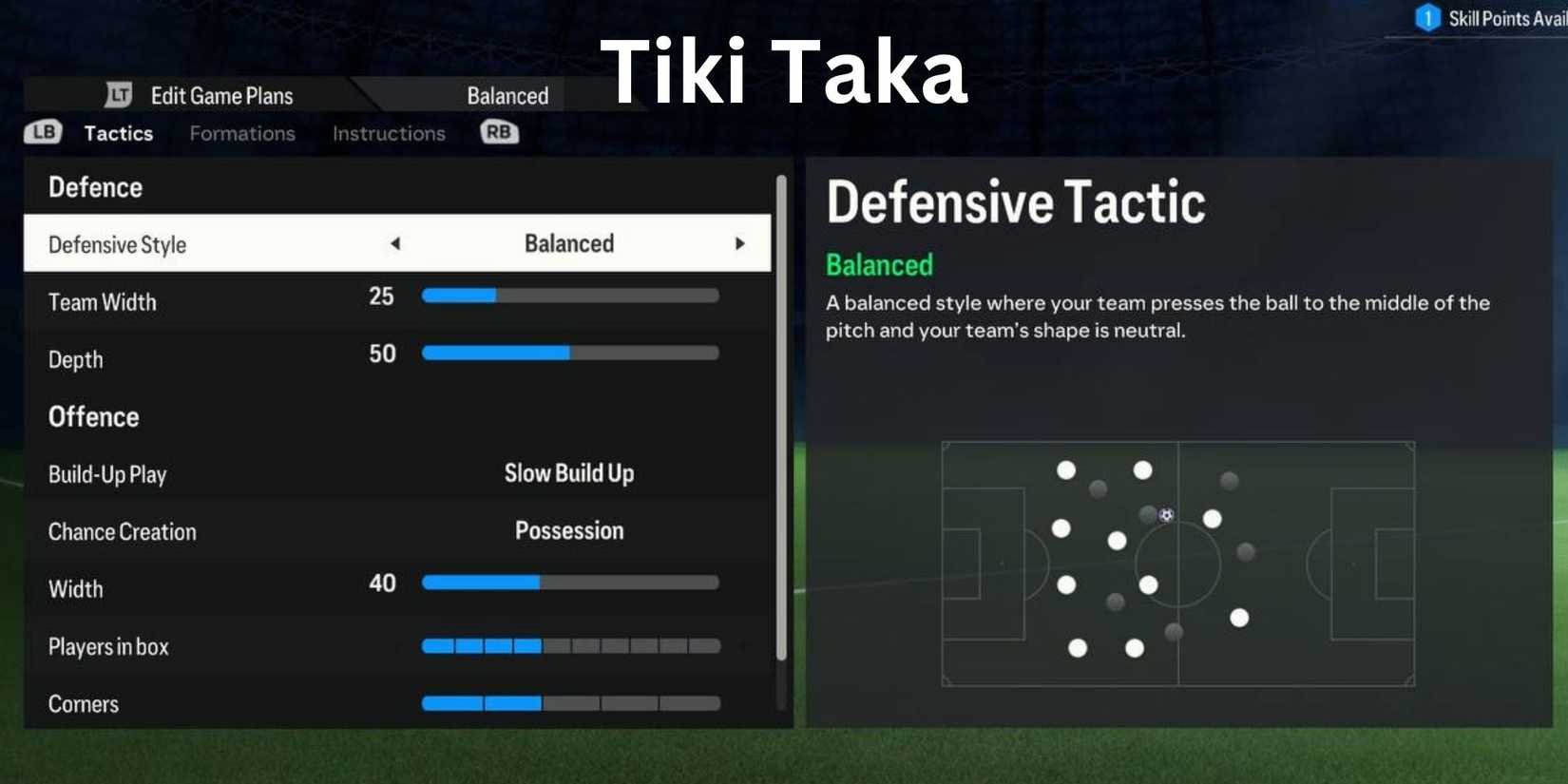1568x784 pixels.
Task: Select the Possession option under Chance Creation
Action: (x=568, y=530)
